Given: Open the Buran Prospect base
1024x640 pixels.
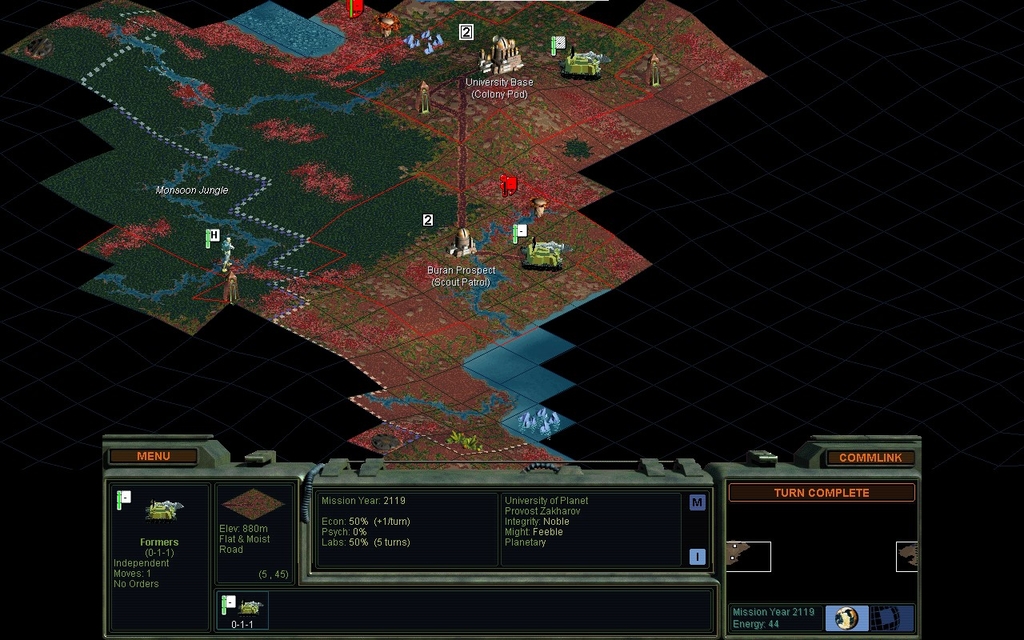Looking at the screenshot, I should [461, 242].
